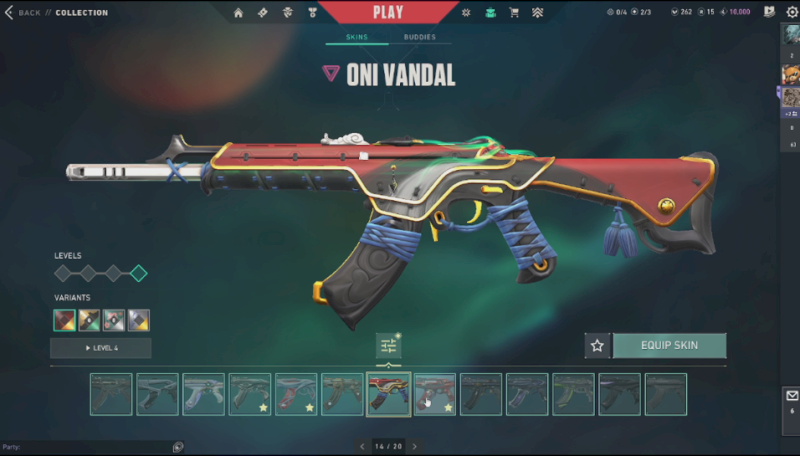Open the store cart icon

click(x=514, y=13)
